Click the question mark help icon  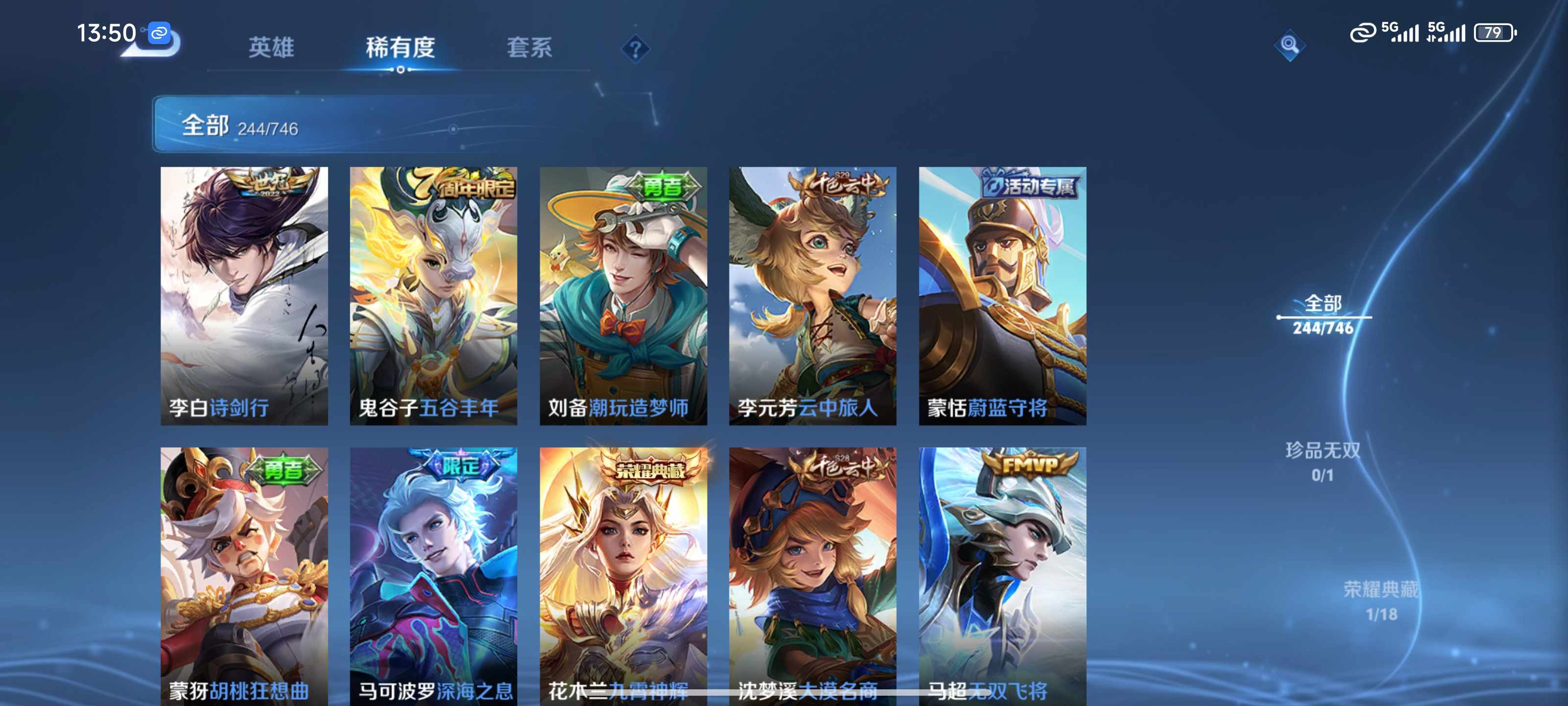[x=635, y=48]
